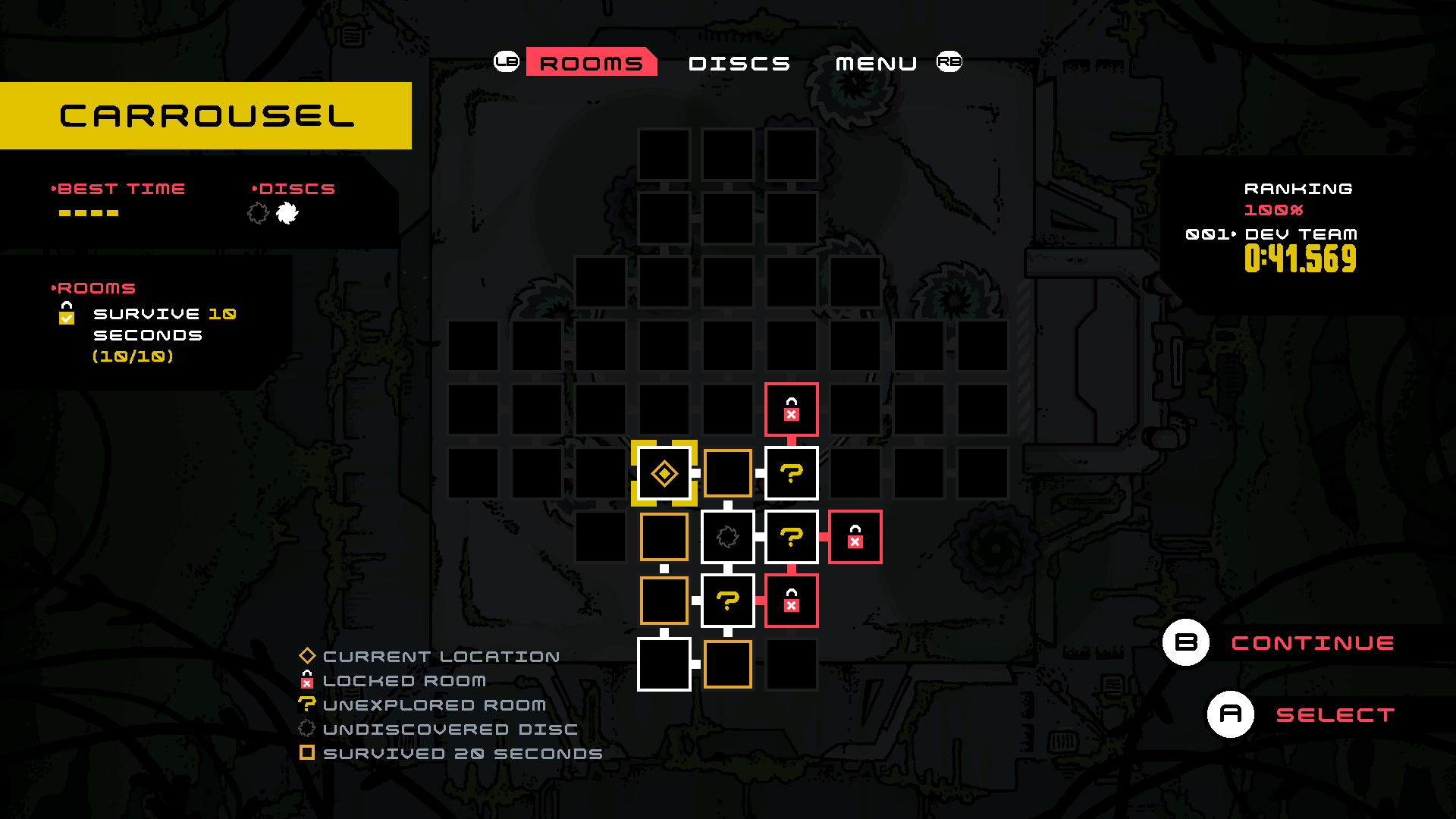Select the locked room on the map's right edge
This screenshot has width=1456, height=819.
(x=855, y=537)
